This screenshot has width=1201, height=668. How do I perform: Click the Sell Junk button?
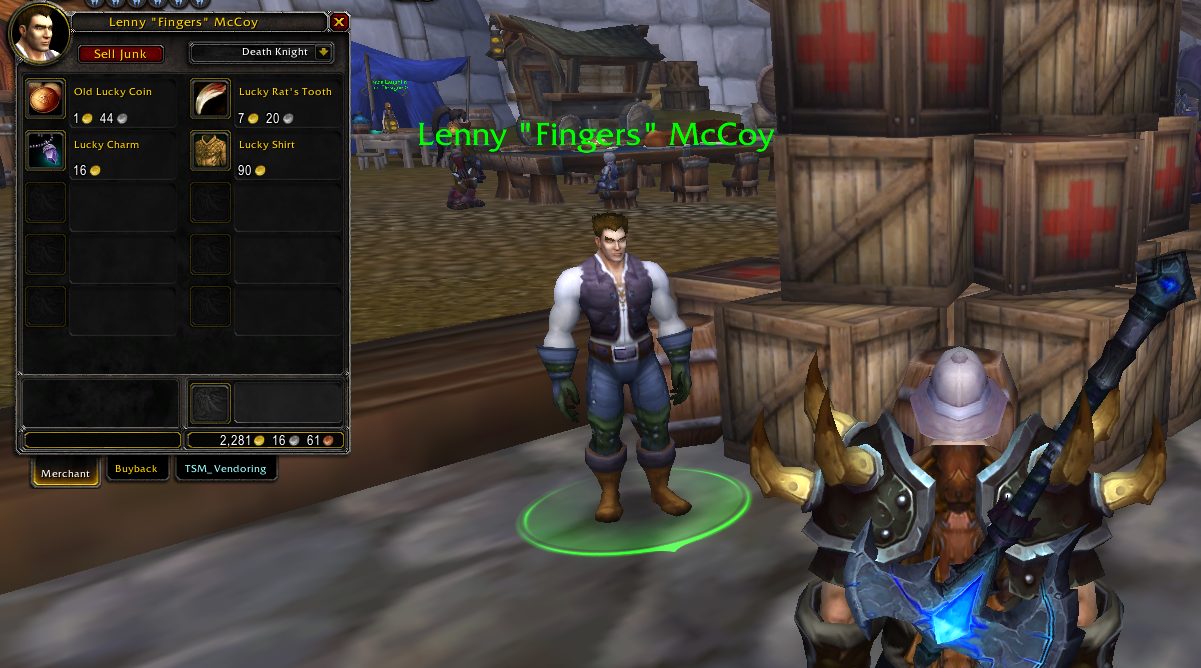pos(120,54)
